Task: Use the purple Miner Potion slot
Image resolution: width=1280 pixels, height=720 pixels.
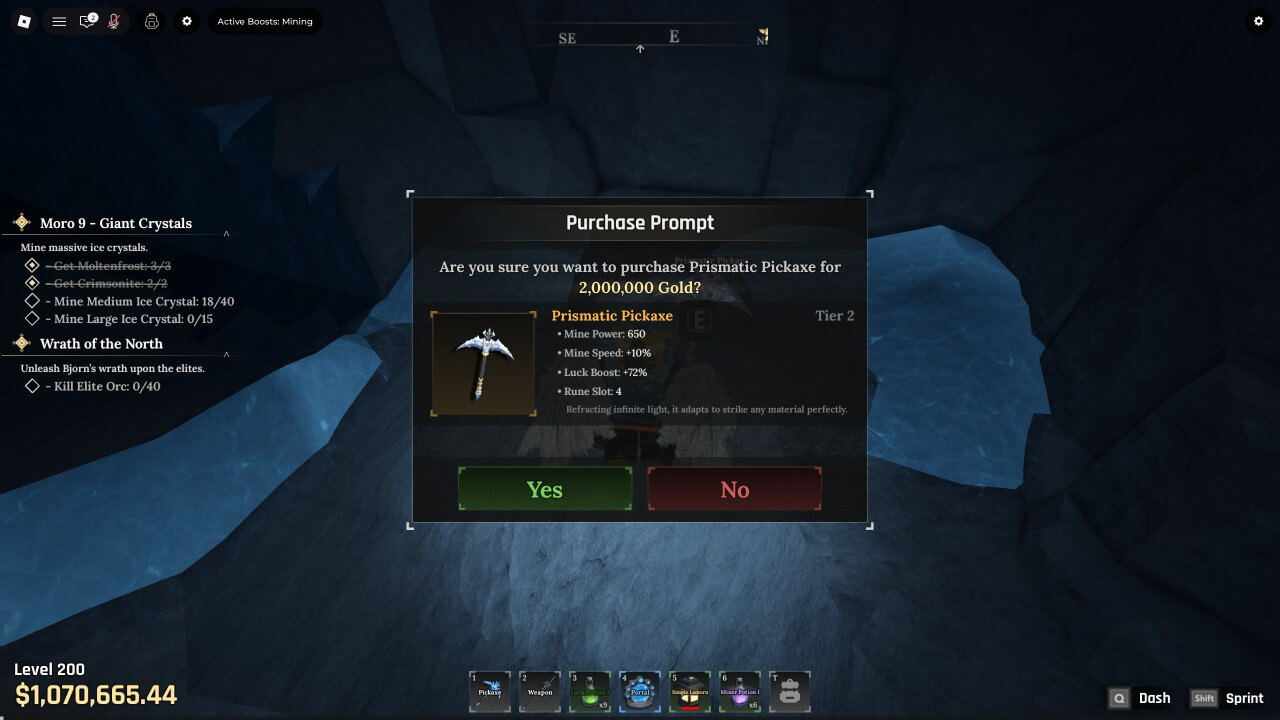Action: pyautogui.click(x=740, y=691)
